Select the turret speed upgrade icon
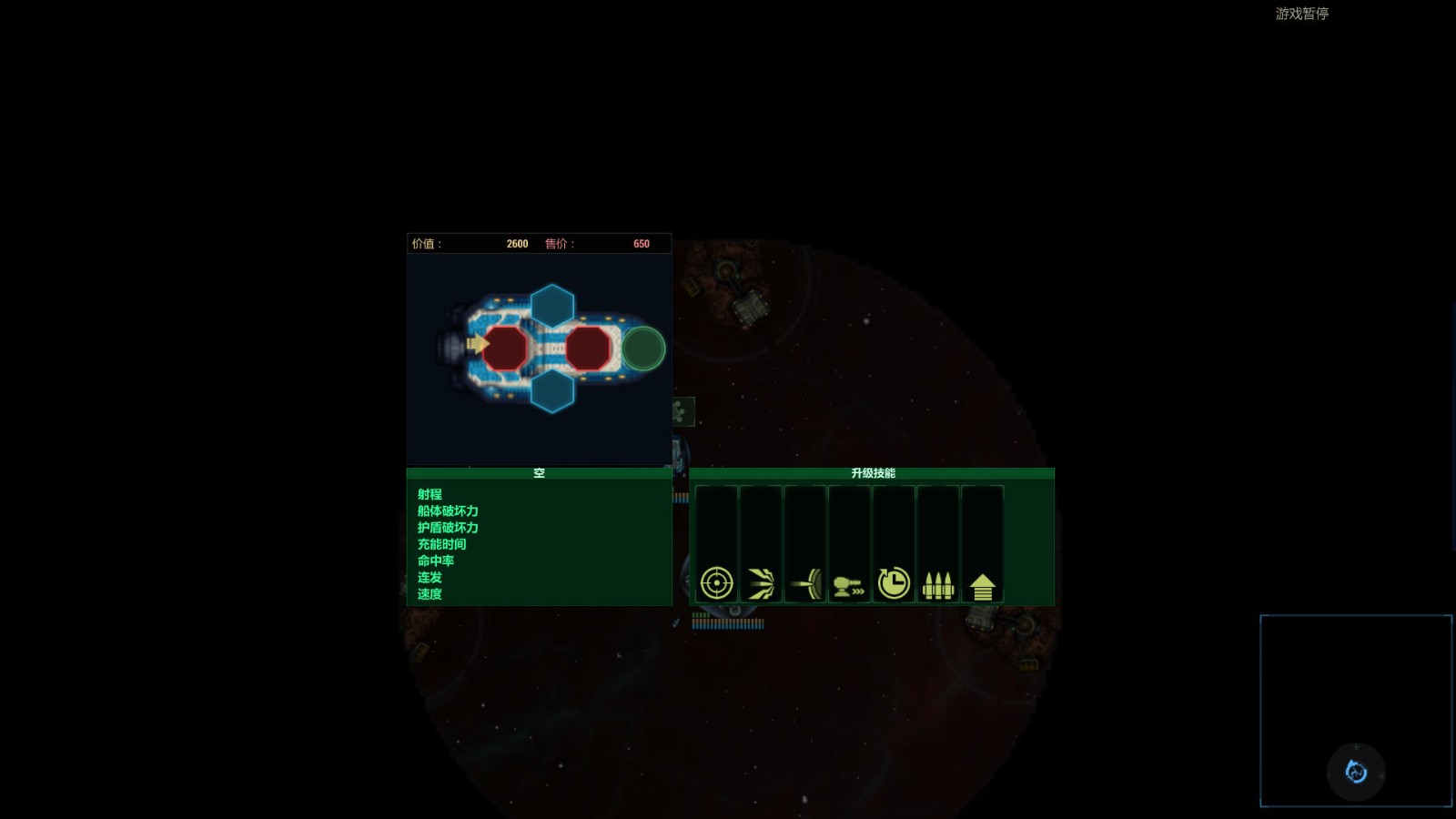Image resolution: width=1456 pixels, height=819 pixels. (849, 584)
